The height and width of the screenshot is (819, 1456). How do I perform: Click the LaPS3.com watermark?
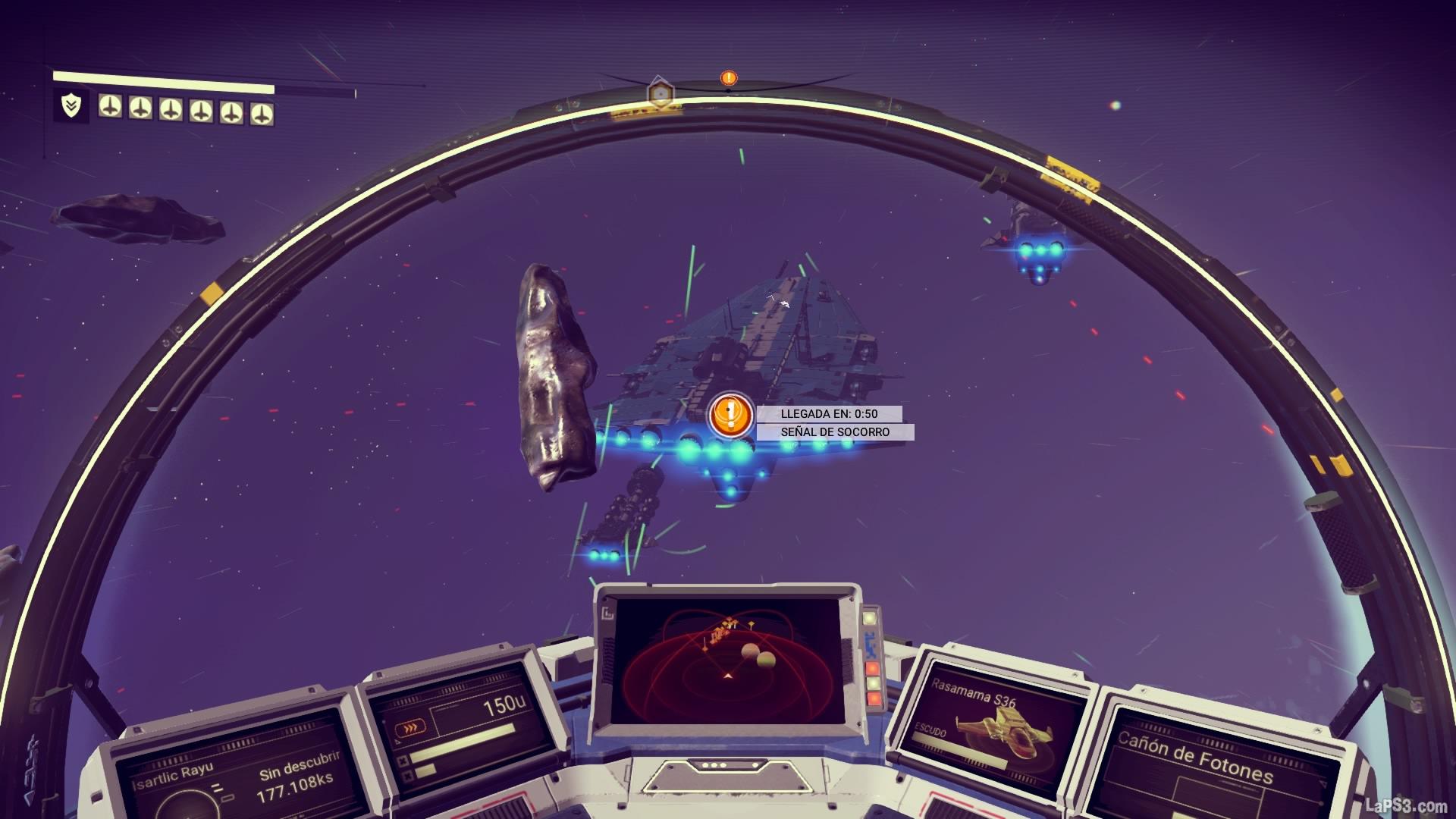[x=1404, y=805]
